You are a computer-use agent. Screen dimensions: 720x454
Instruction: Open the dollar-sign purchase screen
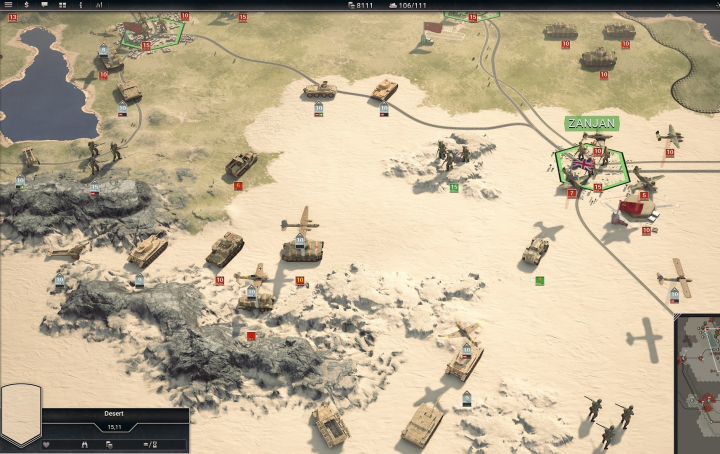[x=26, y=5]
